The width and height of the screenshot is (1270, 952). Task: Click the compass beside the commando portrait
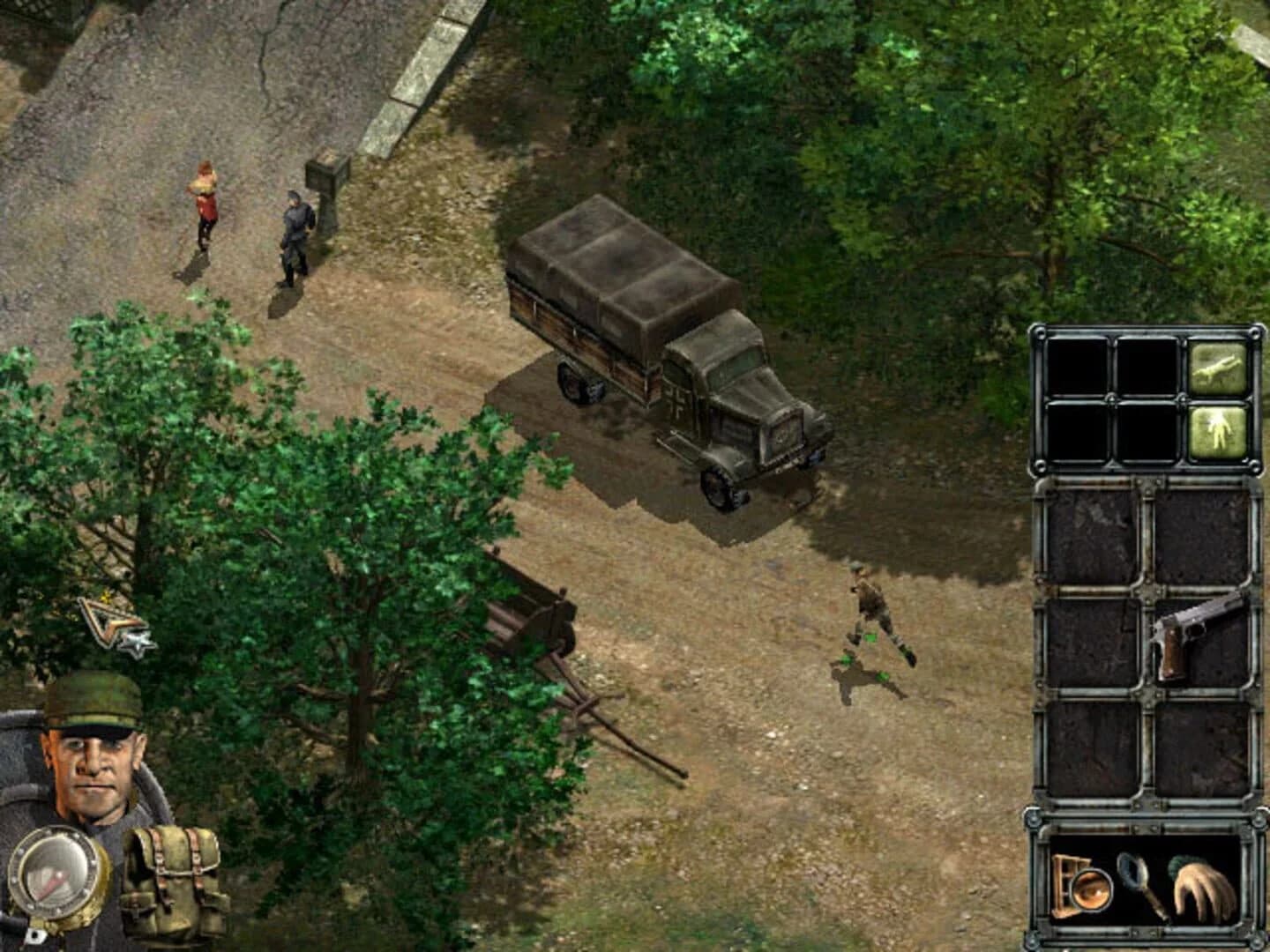(x=55, y=873)
